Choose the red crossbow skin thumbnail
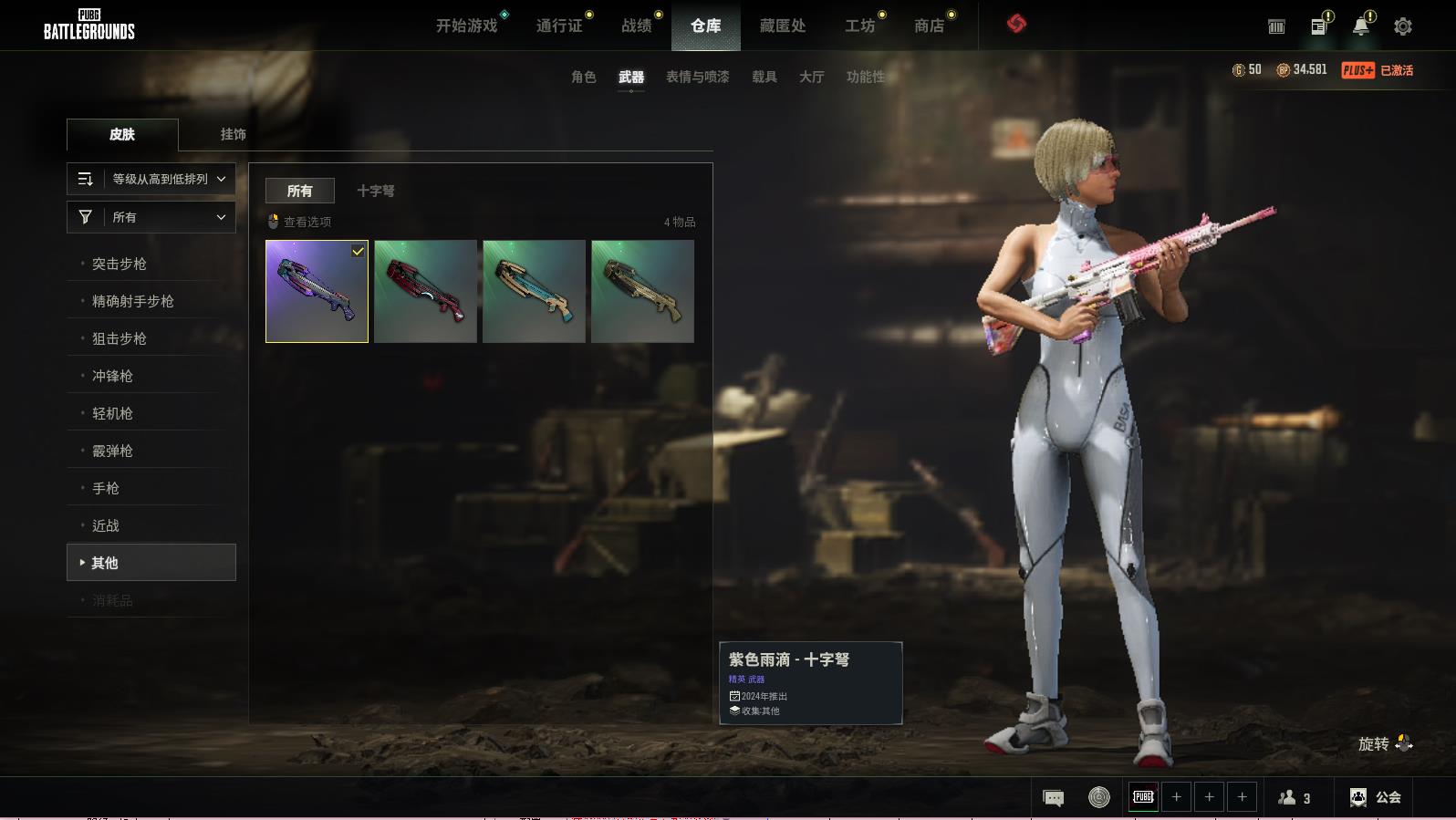Viewport: 1456px width, 820px height. (425, 291)
